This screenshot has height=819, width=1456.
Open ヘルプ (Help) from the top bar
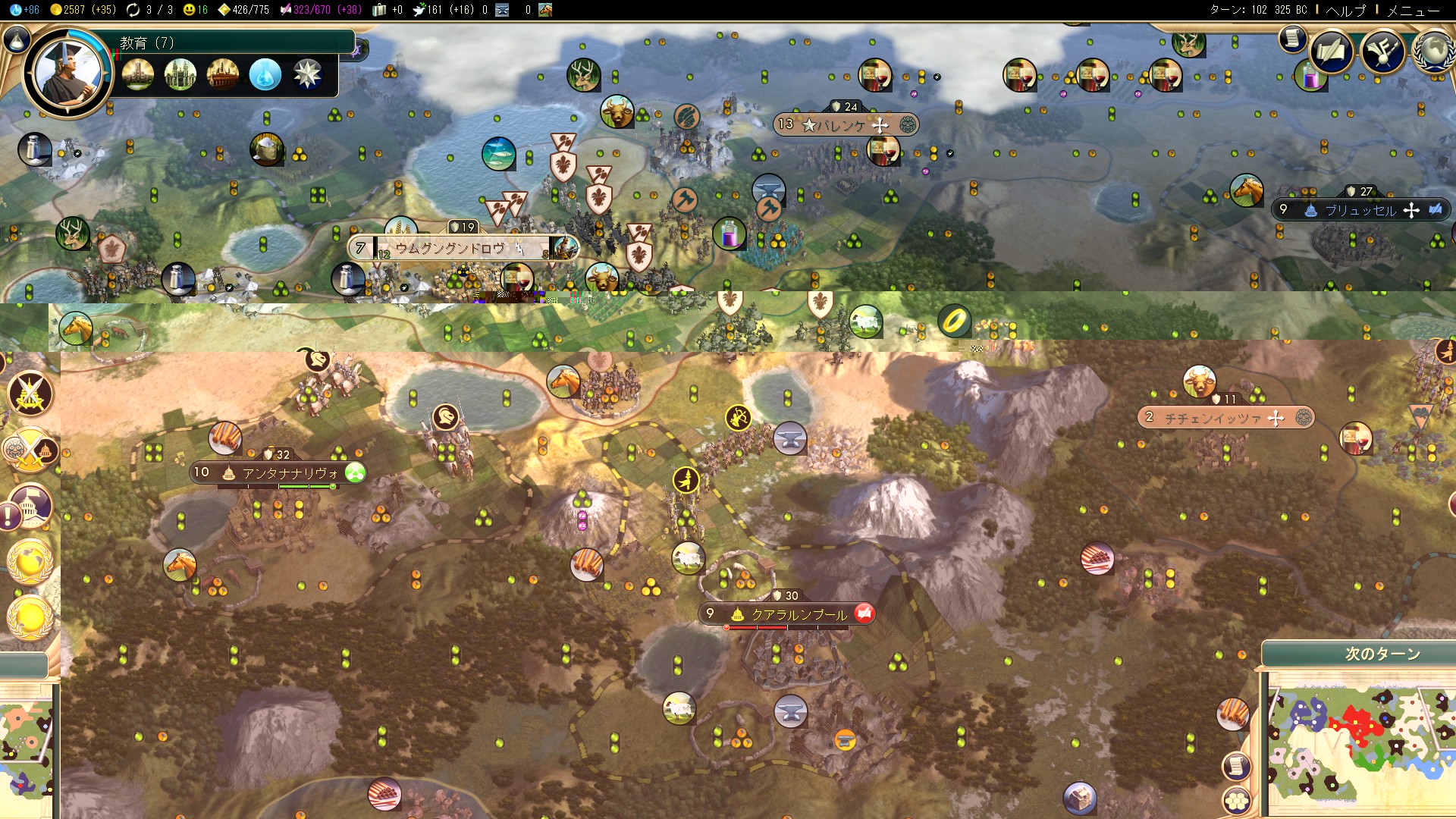(1346, 10)
